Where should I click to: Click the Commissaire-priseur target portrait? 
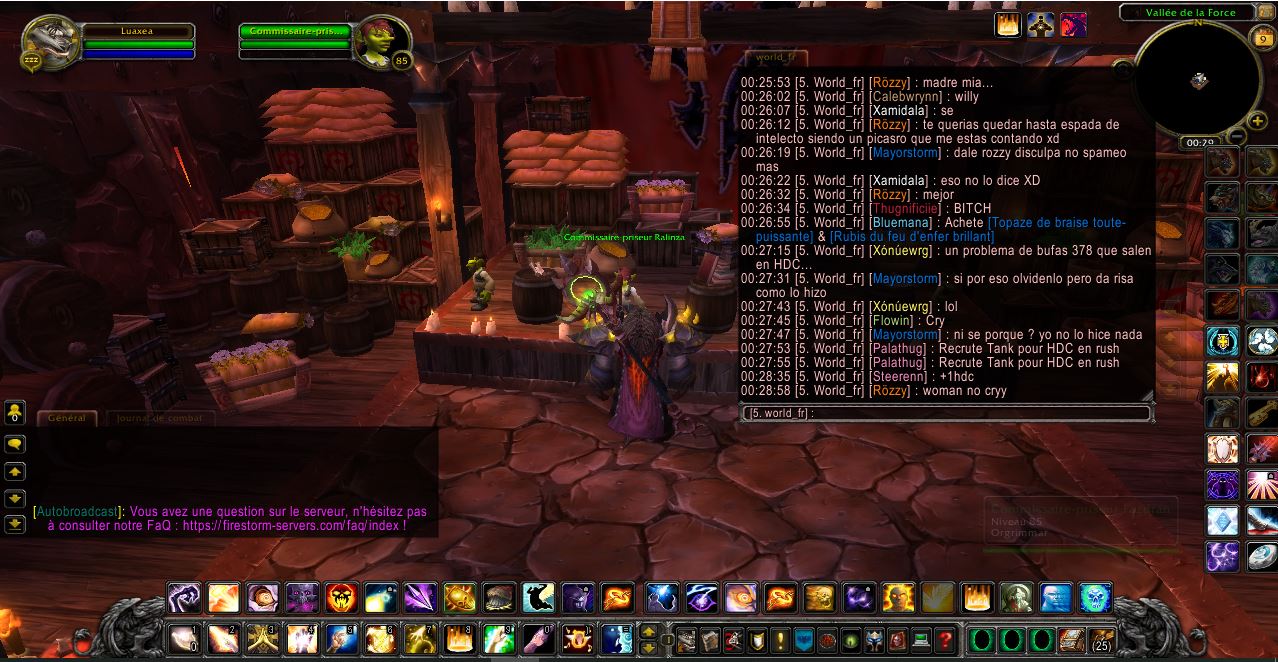pos(379,43)
